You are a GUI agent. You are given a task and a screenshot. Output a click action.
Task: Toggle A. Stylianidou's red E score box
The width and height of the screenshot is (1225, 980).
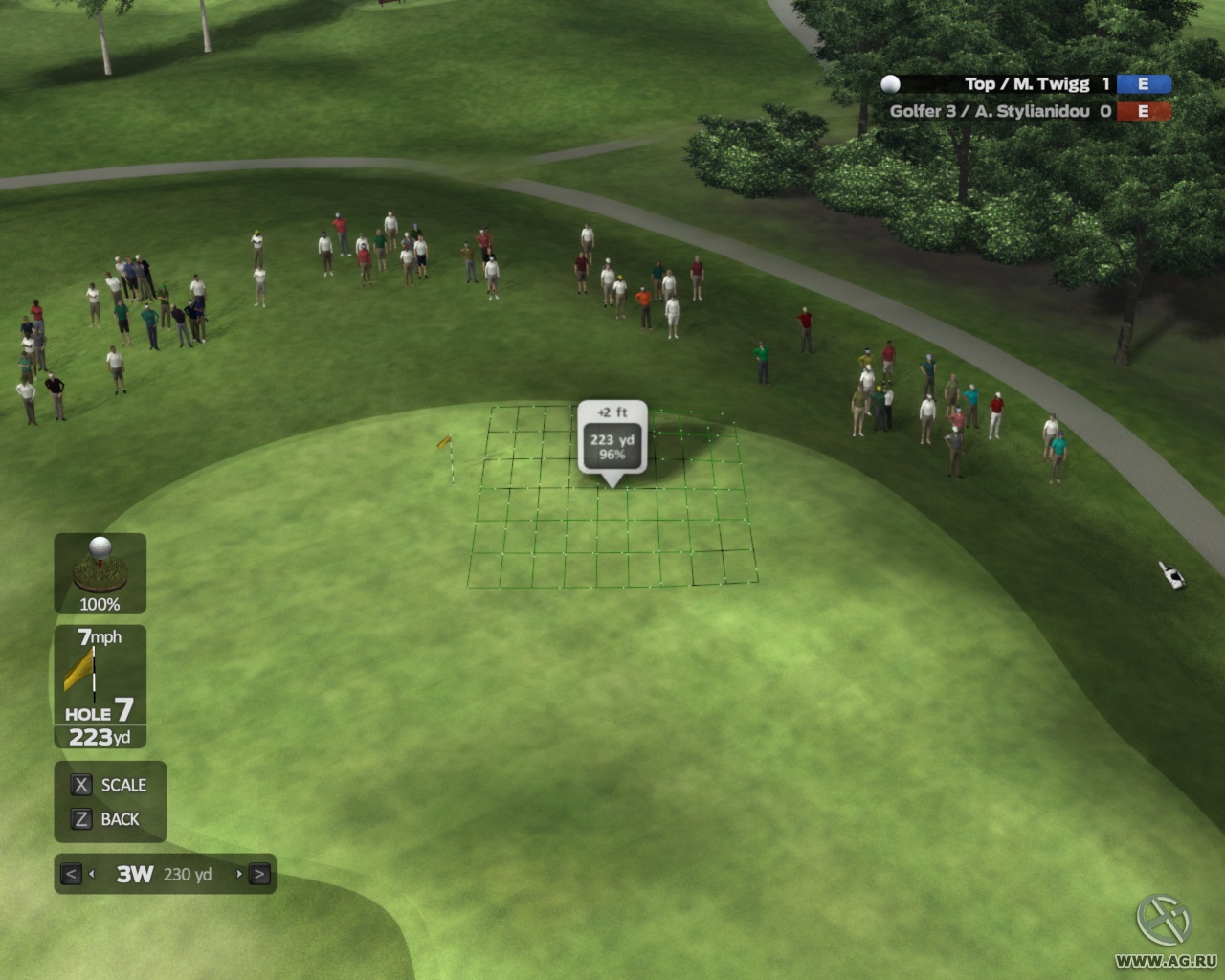click(x=1142, y=111)
